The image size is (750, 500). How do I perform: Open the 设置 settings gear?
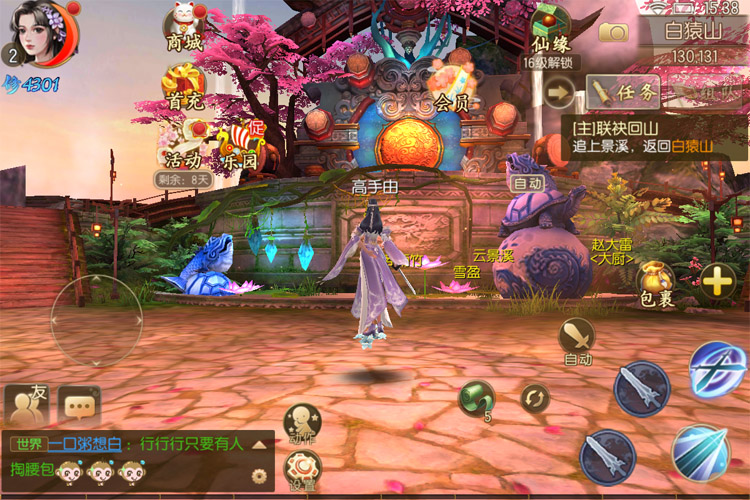click(301, 467)
